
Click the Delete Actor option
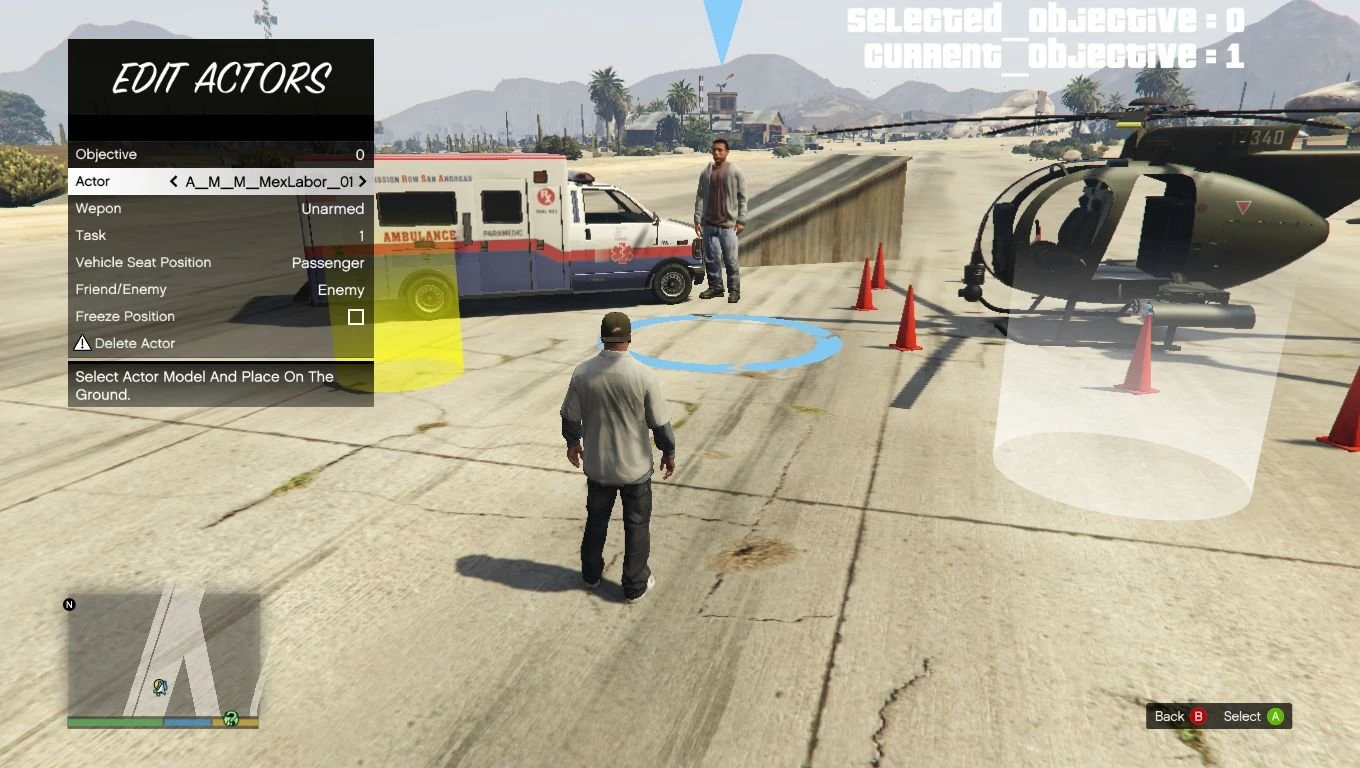[135, 343]
